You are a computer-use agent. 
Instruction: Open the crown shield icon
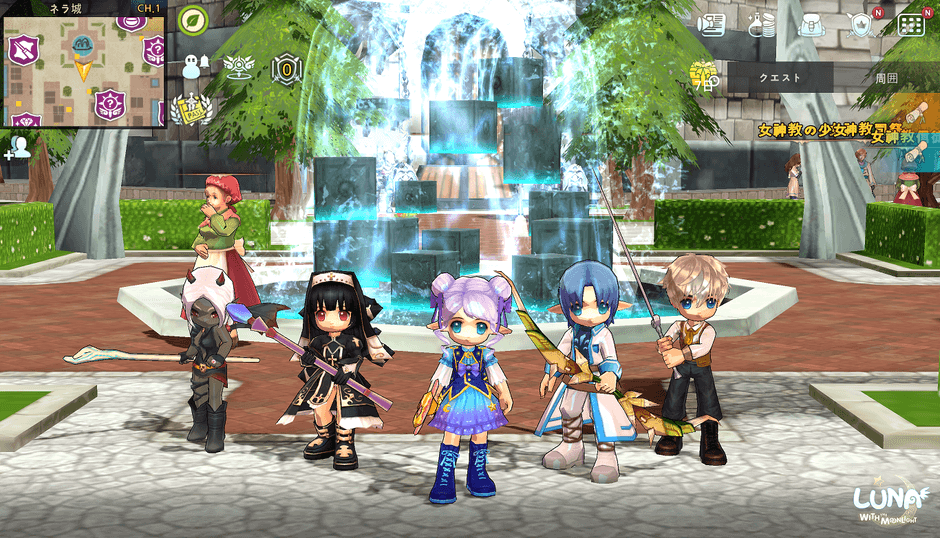click(860, 25)
